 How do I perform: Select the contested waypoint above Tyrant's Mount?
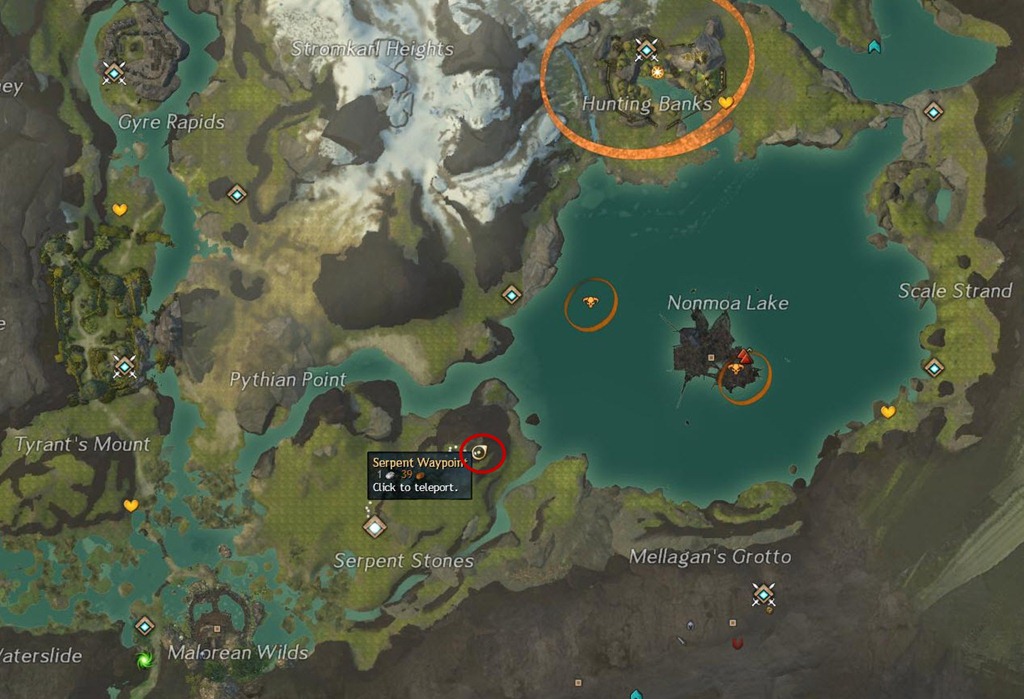124,366
